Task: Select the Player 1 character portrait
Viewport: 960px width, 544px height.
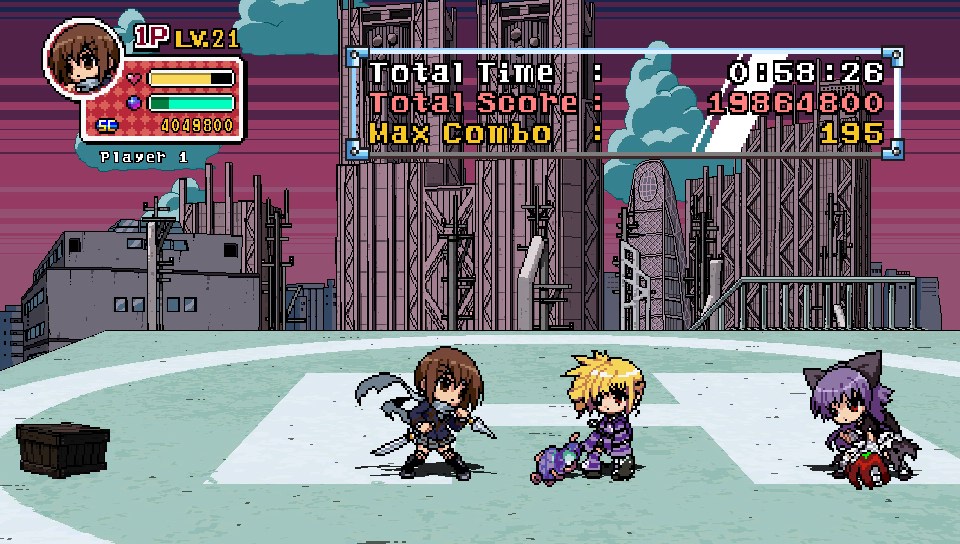Action: click(x=83, y=60)
